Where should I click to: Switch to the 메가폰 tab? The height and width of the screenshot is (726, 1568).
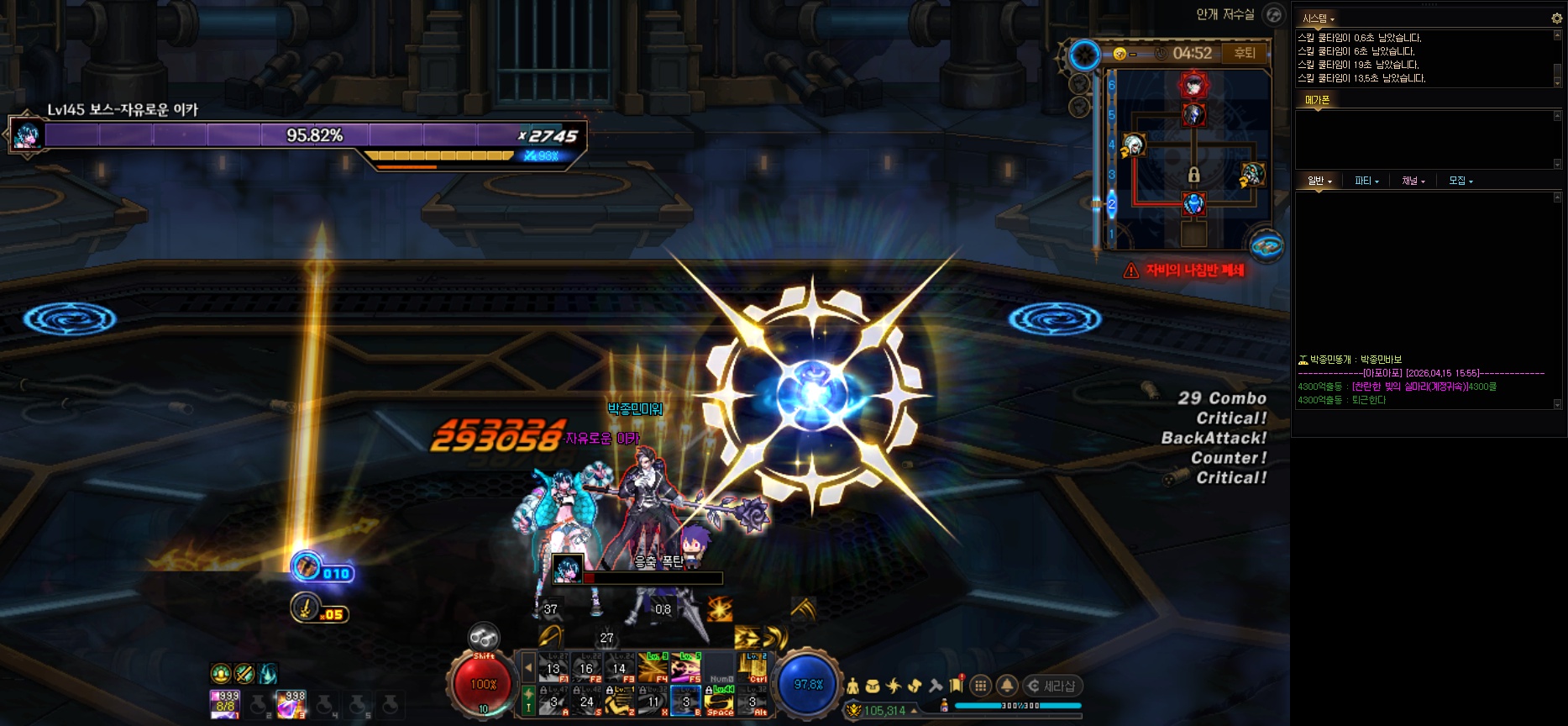coord(1317,100)
